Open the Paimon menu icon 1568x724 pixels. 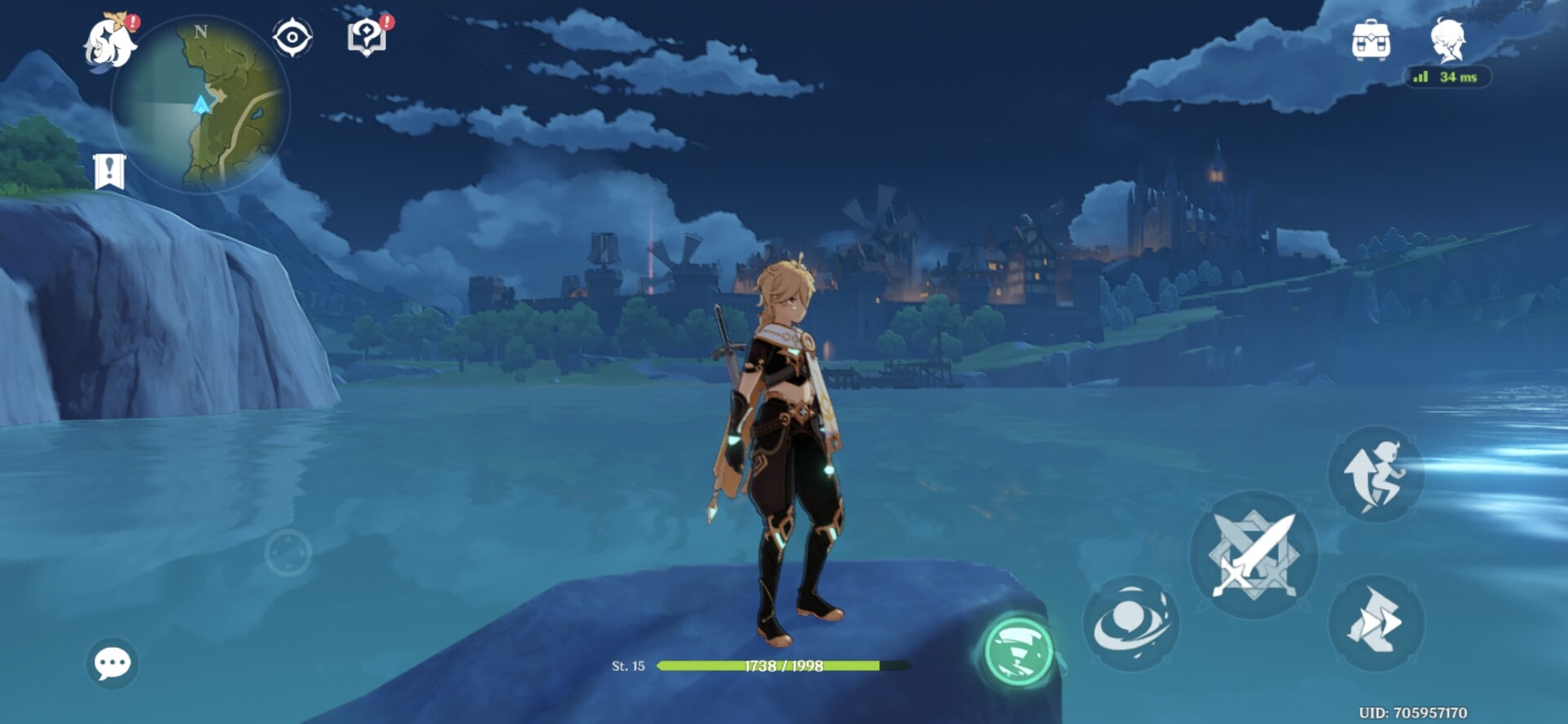[111, 42]
